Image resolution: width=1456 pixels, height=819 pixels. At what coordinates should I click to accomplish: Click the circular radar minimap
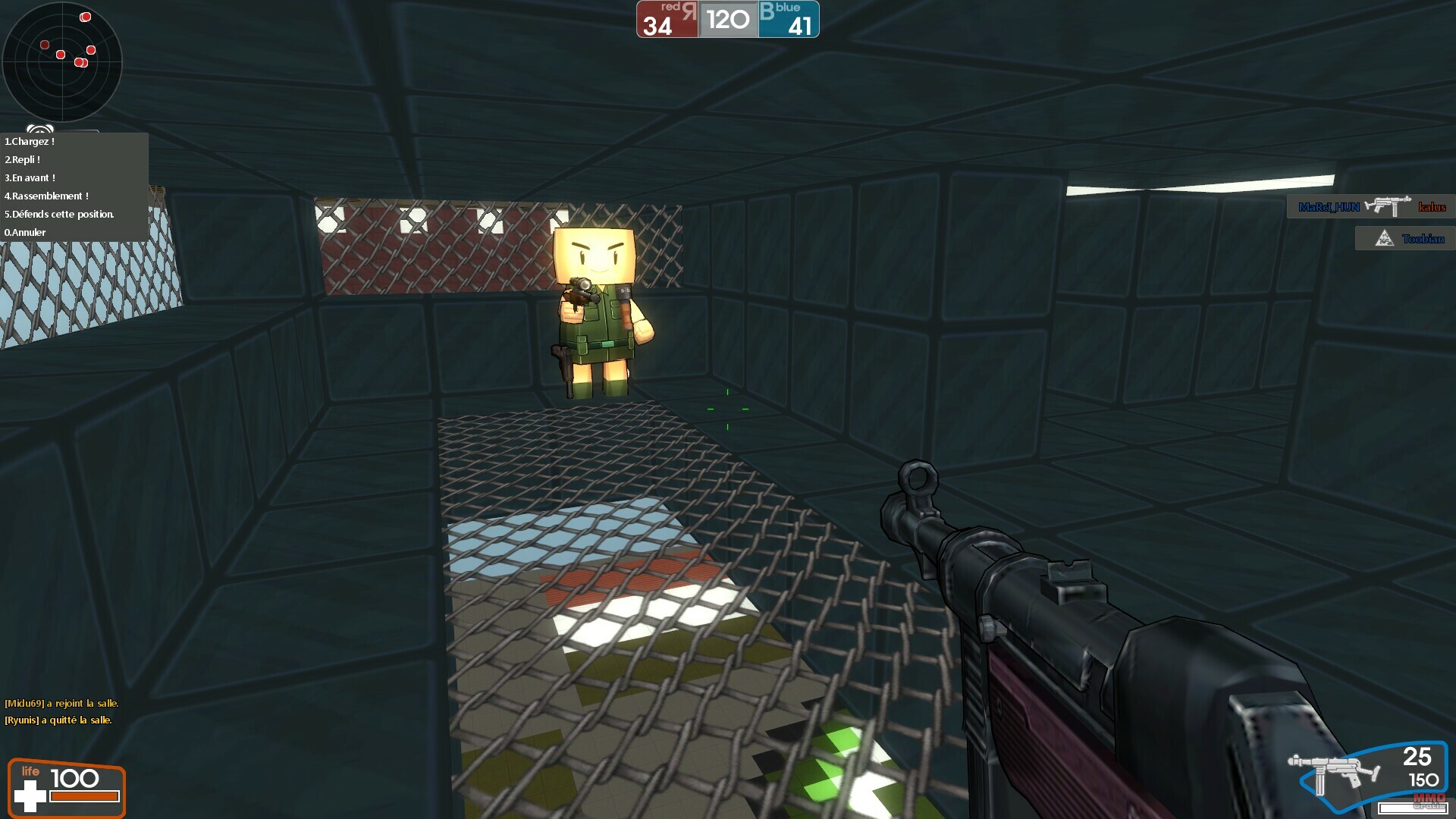(x=62, y=62)
